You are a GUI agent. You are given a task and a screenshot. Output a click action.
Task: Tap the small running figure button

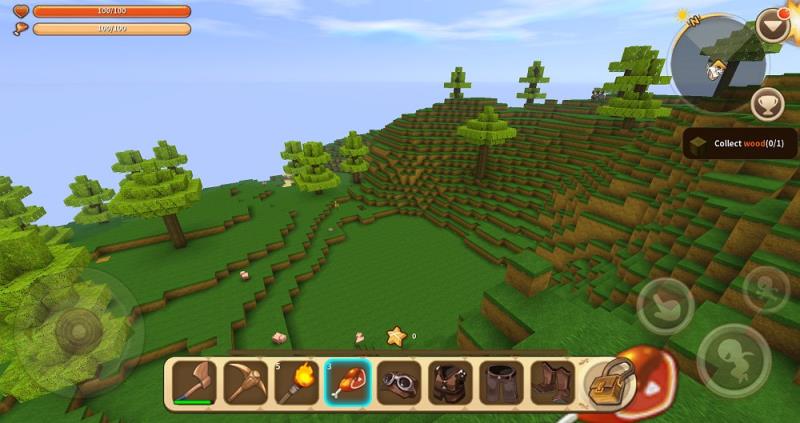[x=766, y=288]
